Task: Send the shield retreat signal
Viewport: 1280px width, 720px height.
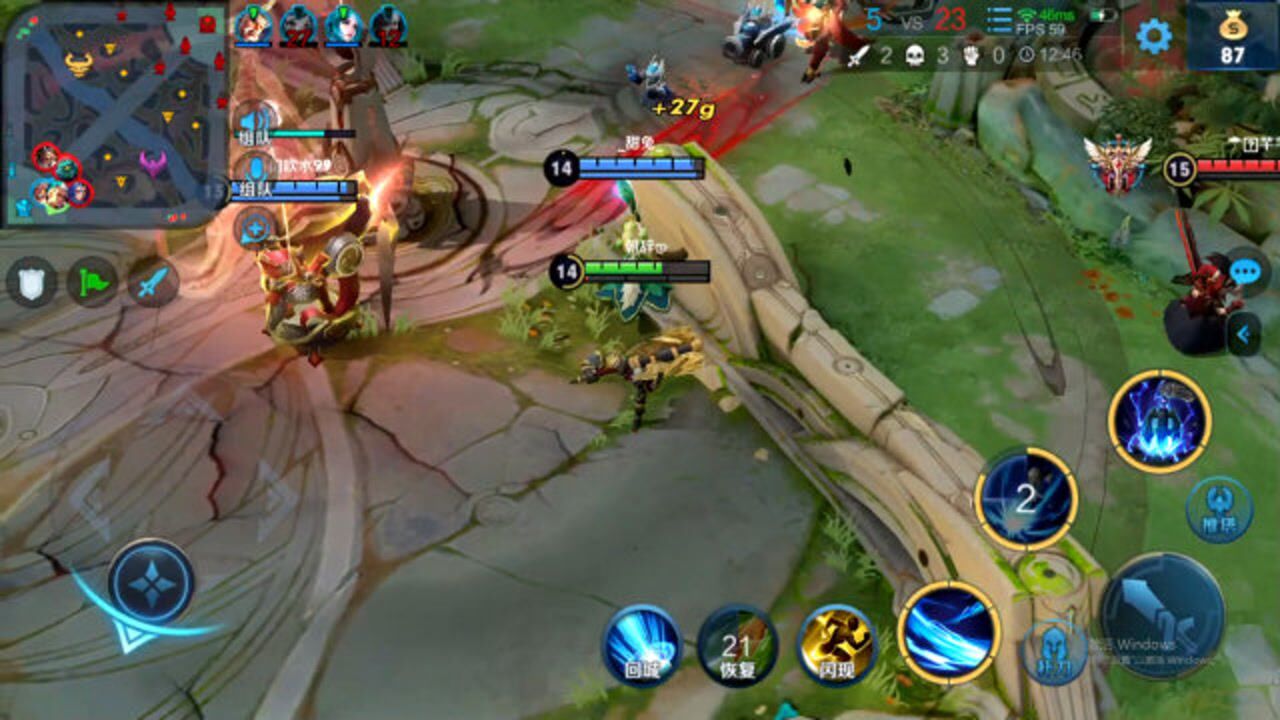Action: (32, 282)
